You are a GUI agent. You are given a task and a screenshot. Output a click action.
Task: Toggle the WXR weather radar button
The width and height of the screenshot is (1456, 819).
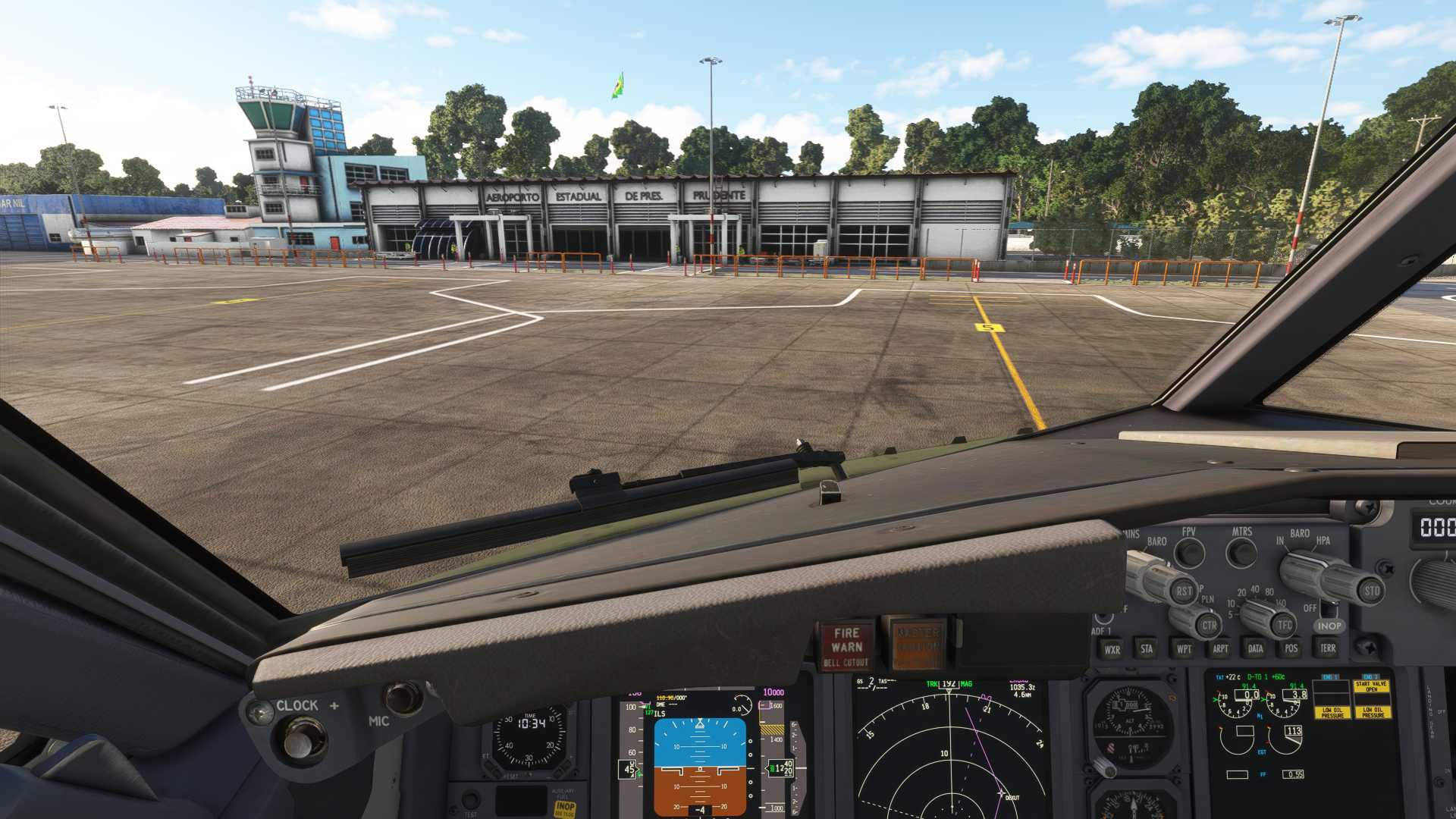pyautogui.click(x=1112, y=649)
